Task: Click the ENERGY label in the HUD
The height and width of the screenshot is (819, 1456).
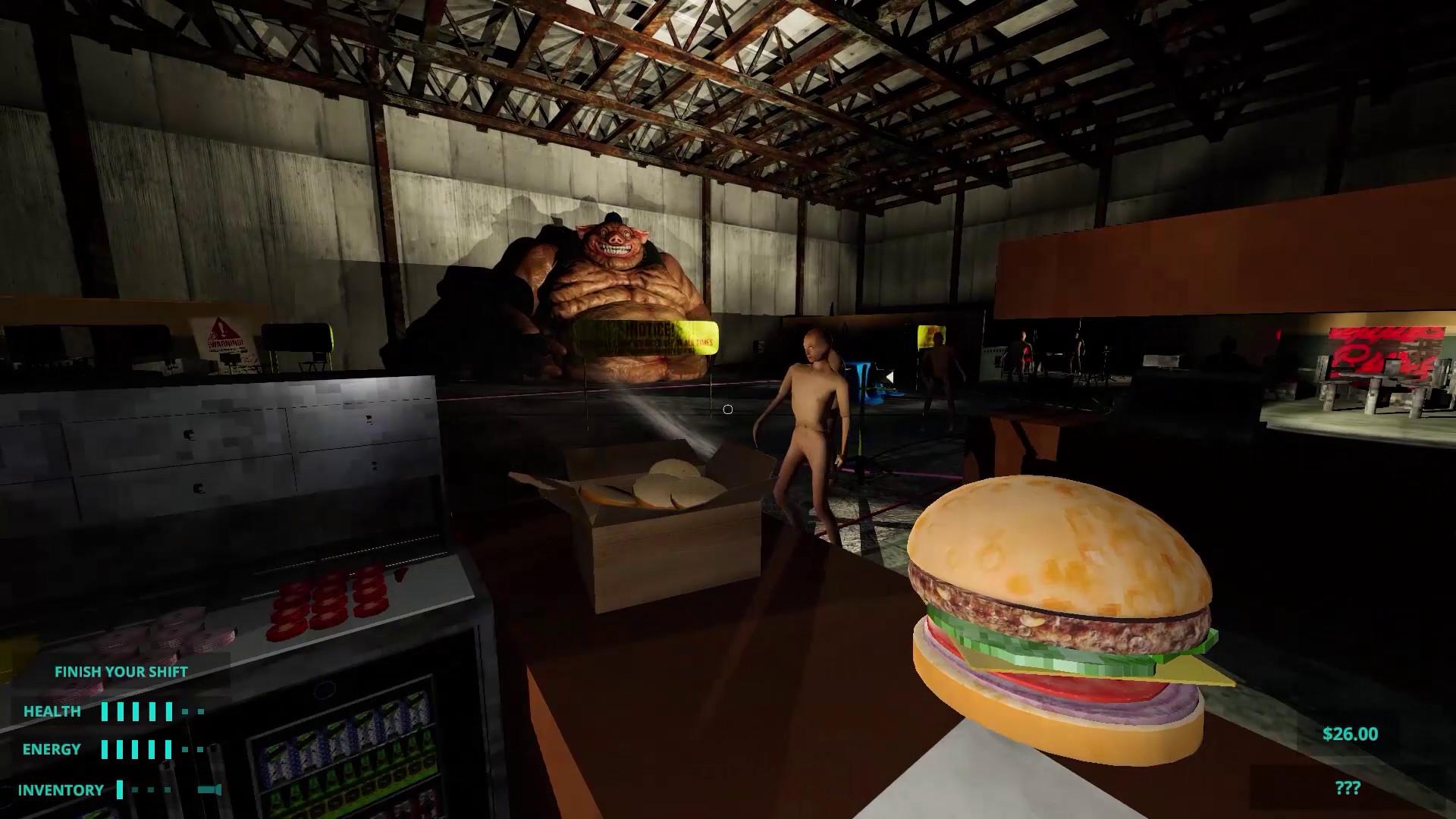Action: tap(52, 749)
